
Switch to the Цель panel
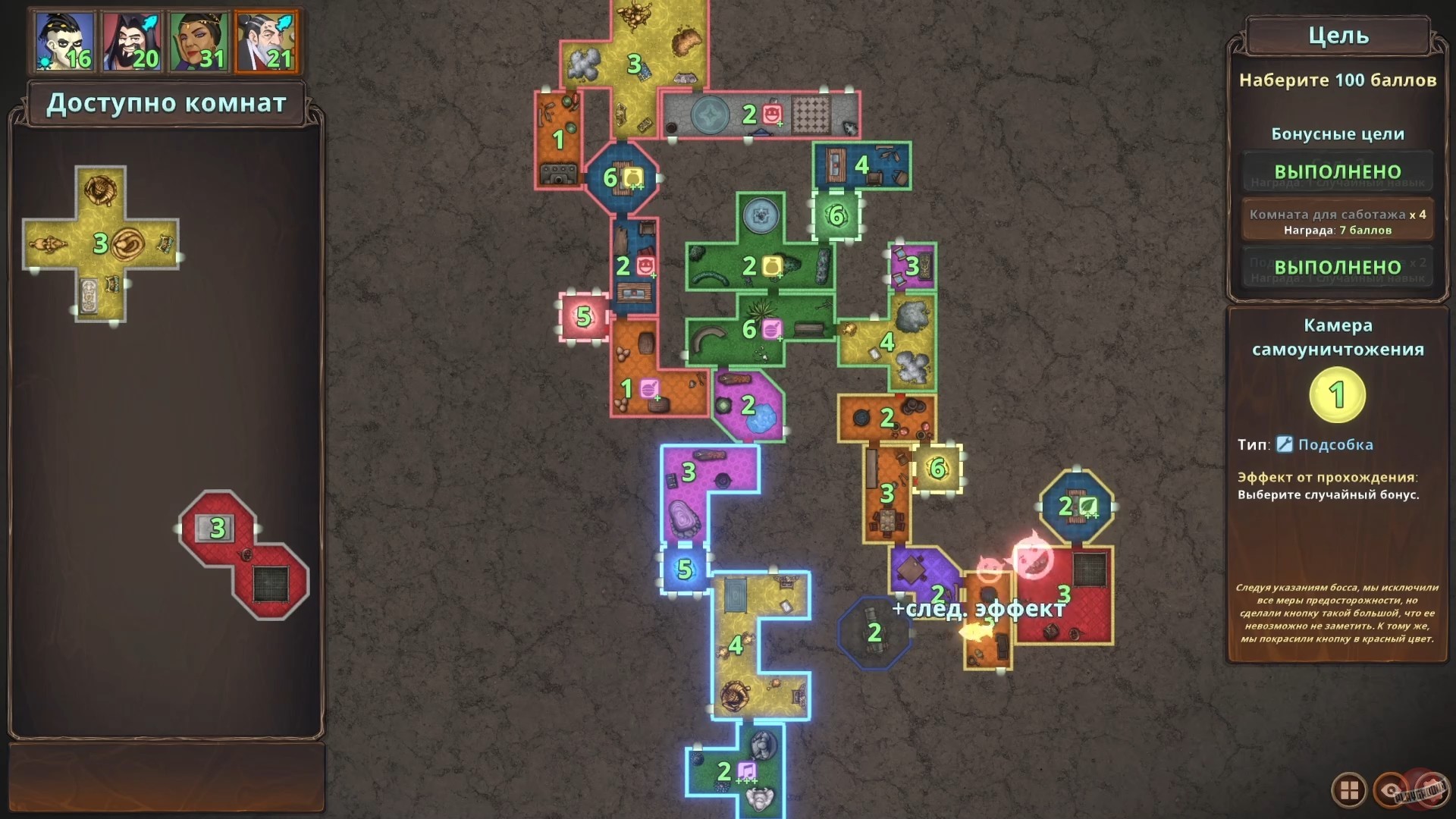pyautogui.click(x=1338, y=35)
